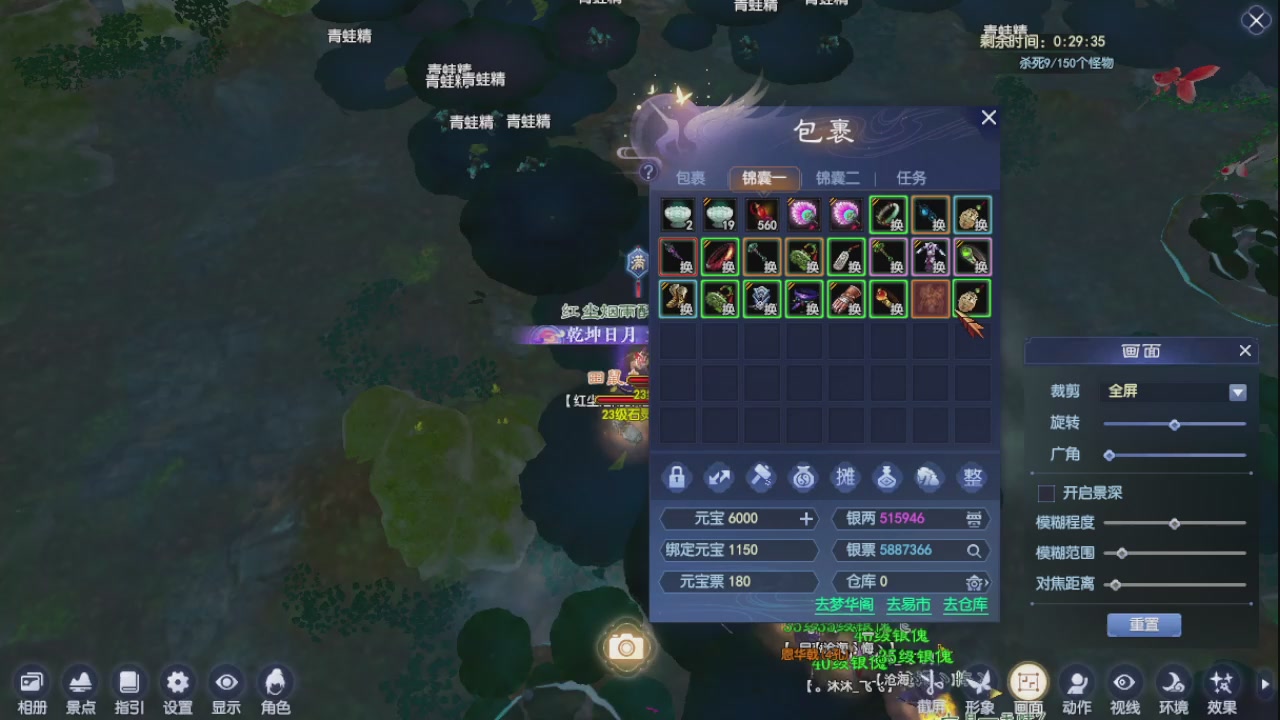Enable the 开启景深 depth-of-field checkbox
Viewport: 1280px width, 720px height.
point(1047,492)
